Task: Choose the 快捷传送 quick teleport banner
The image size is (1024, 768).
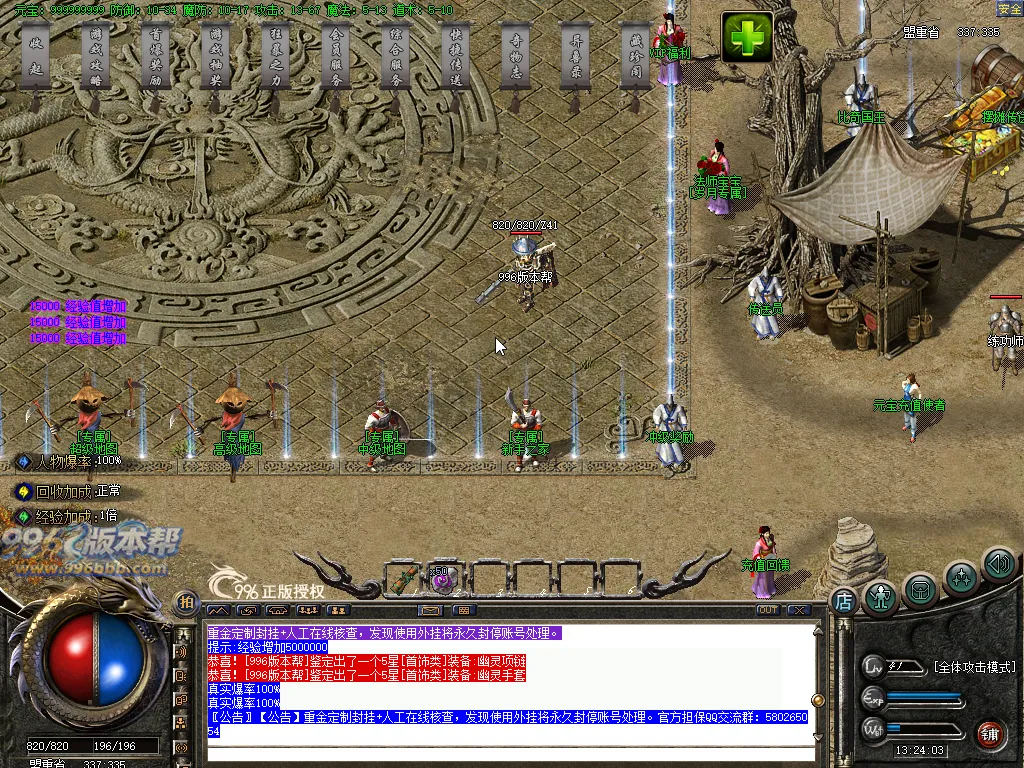Action: 456,58
